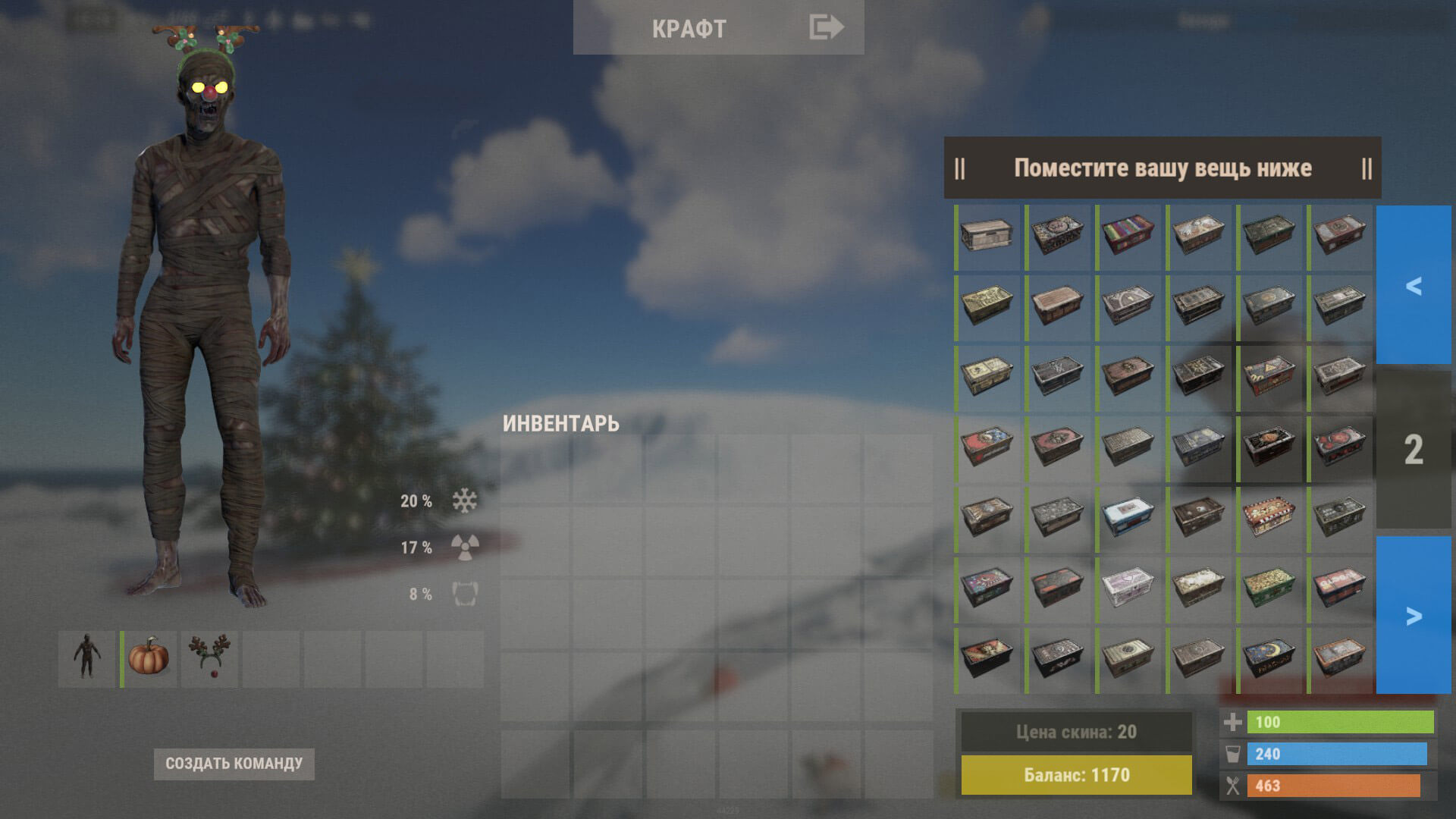Image resolution: width=1456 pixels, height=819 pixels.
Task: Select the reindeer antlers slot
Action: pyautogui.click(x=210, y=658)
